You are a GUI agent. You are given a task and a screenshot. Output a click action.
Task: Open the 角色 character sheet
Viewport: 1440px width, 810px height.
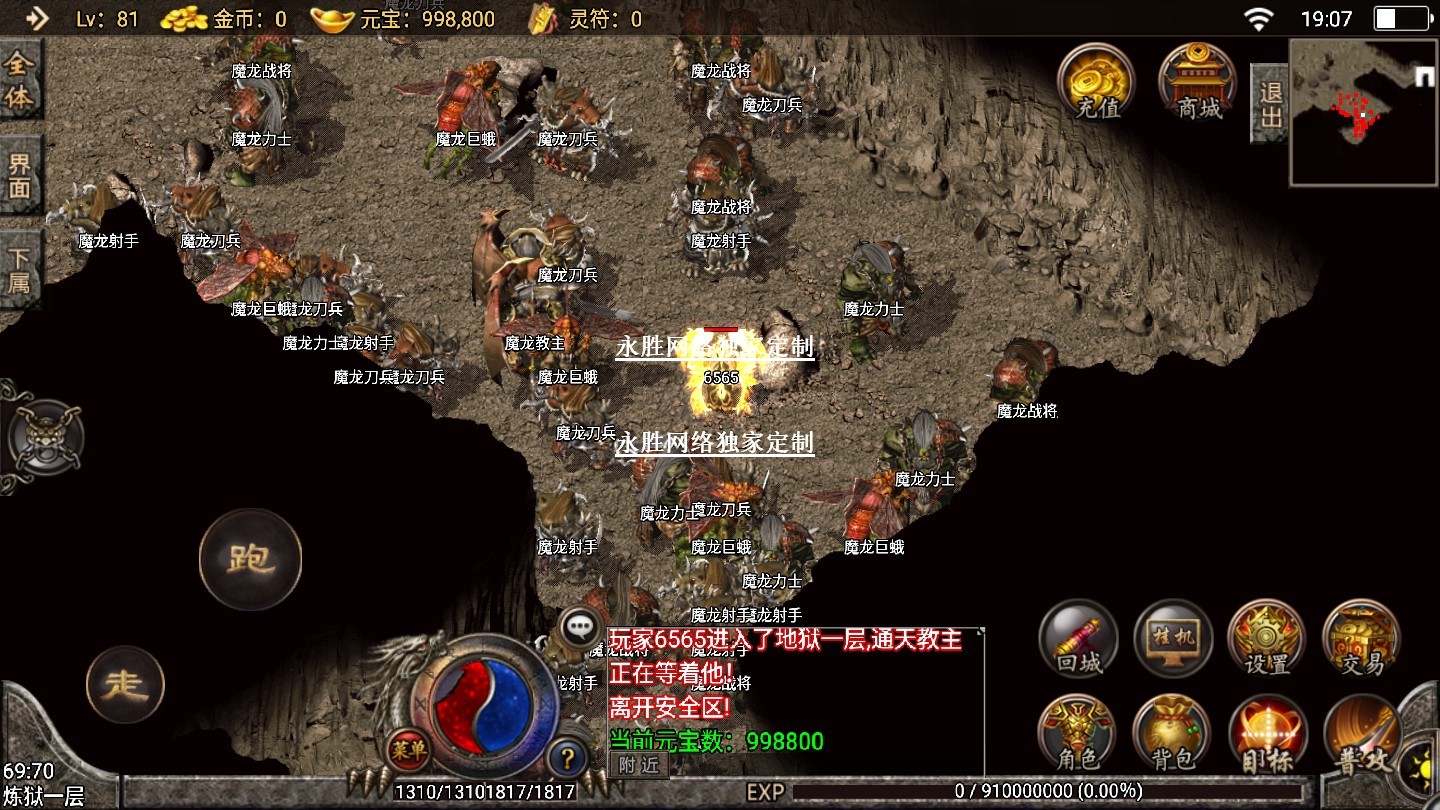(1078, 735)
